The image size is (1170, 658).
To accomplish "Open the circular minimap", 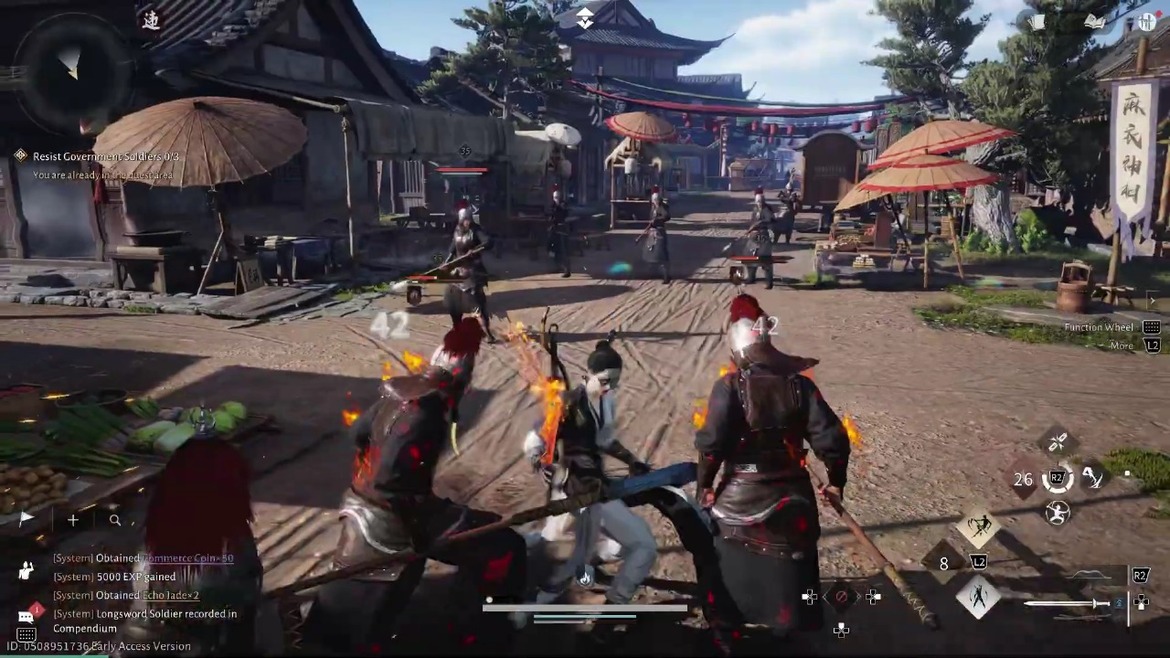I will [67, 70].
